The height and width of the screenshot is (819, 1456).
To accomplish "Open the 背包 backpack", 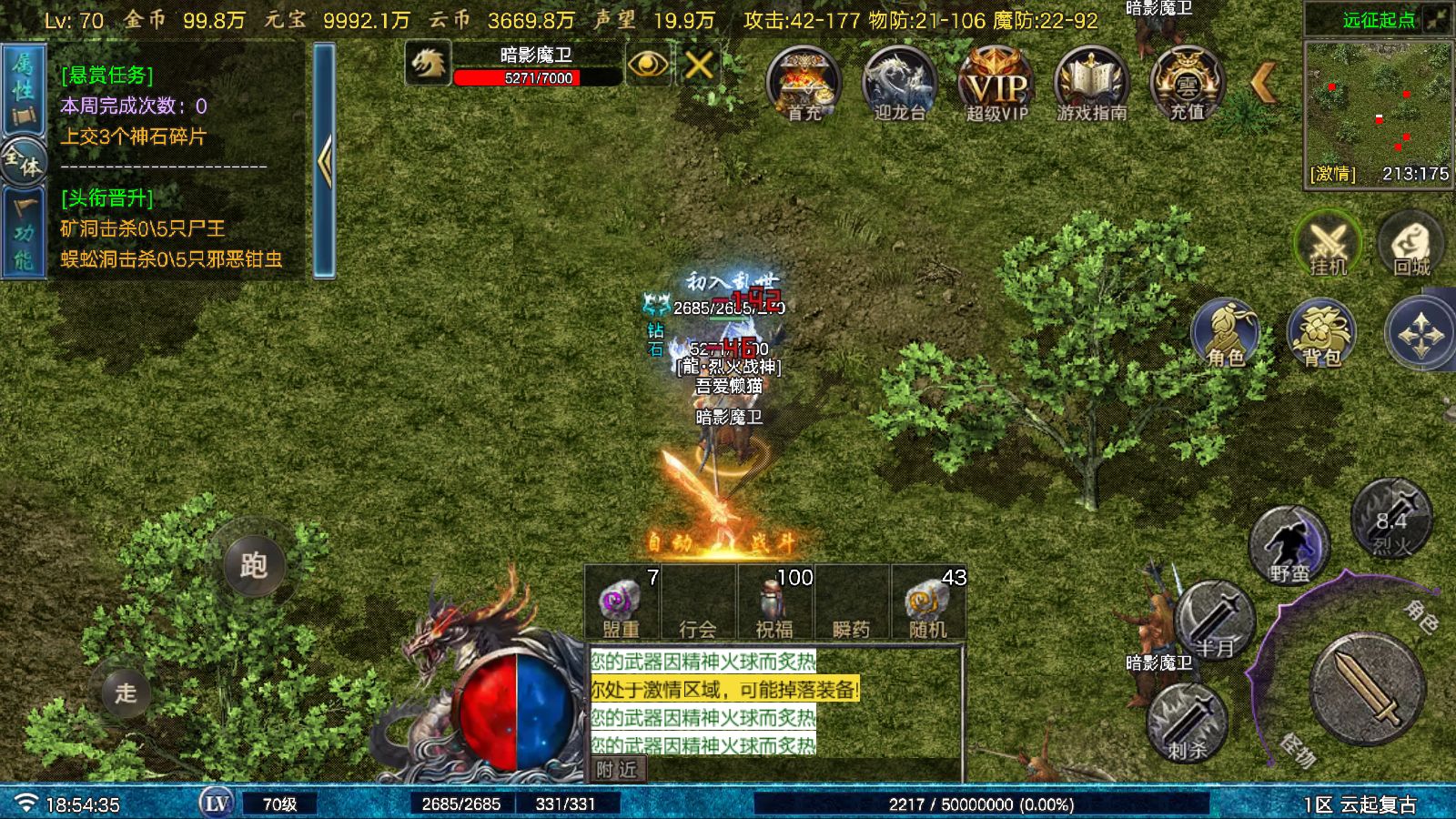I will (1321, 334).
